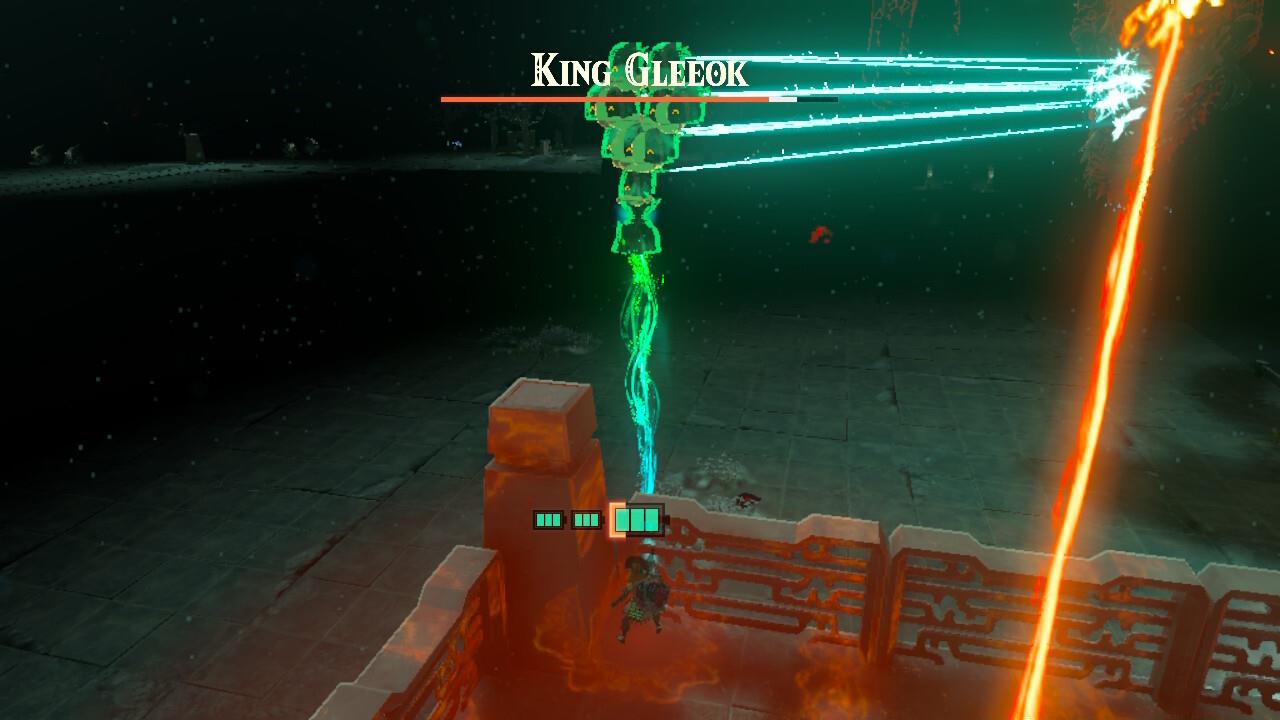Select the highlighted large battery cell
1280x720 pixels.
coord(638,520)
